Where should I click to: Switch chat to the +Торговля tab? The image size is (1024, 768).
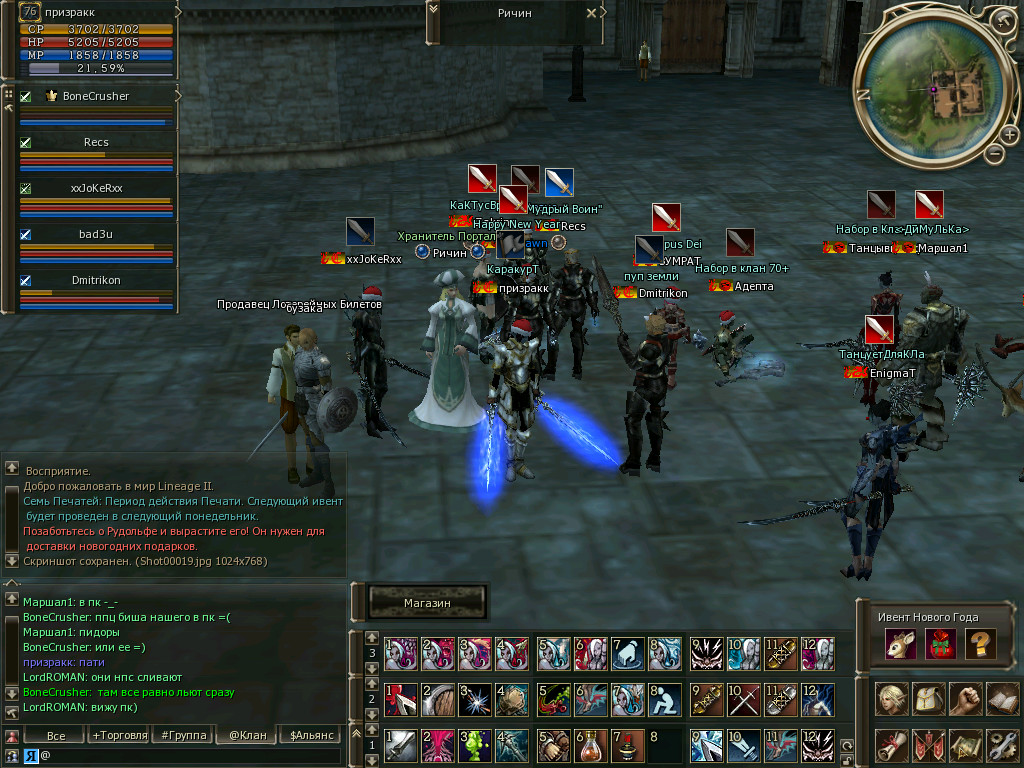point(119,735)
